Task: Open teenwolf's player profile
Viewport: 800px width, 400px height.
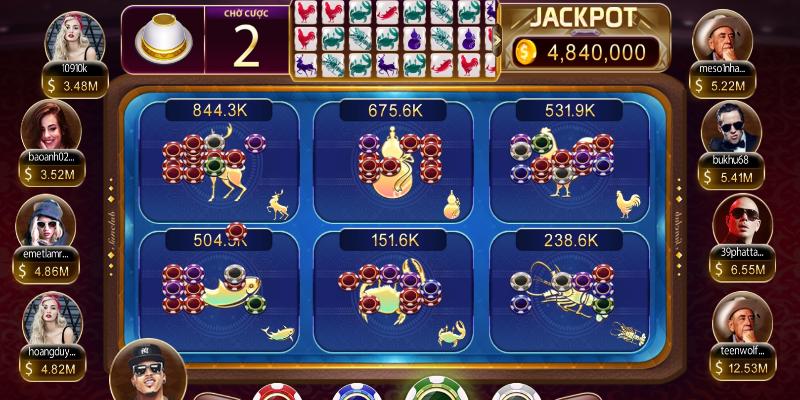Action: (742, 319)
